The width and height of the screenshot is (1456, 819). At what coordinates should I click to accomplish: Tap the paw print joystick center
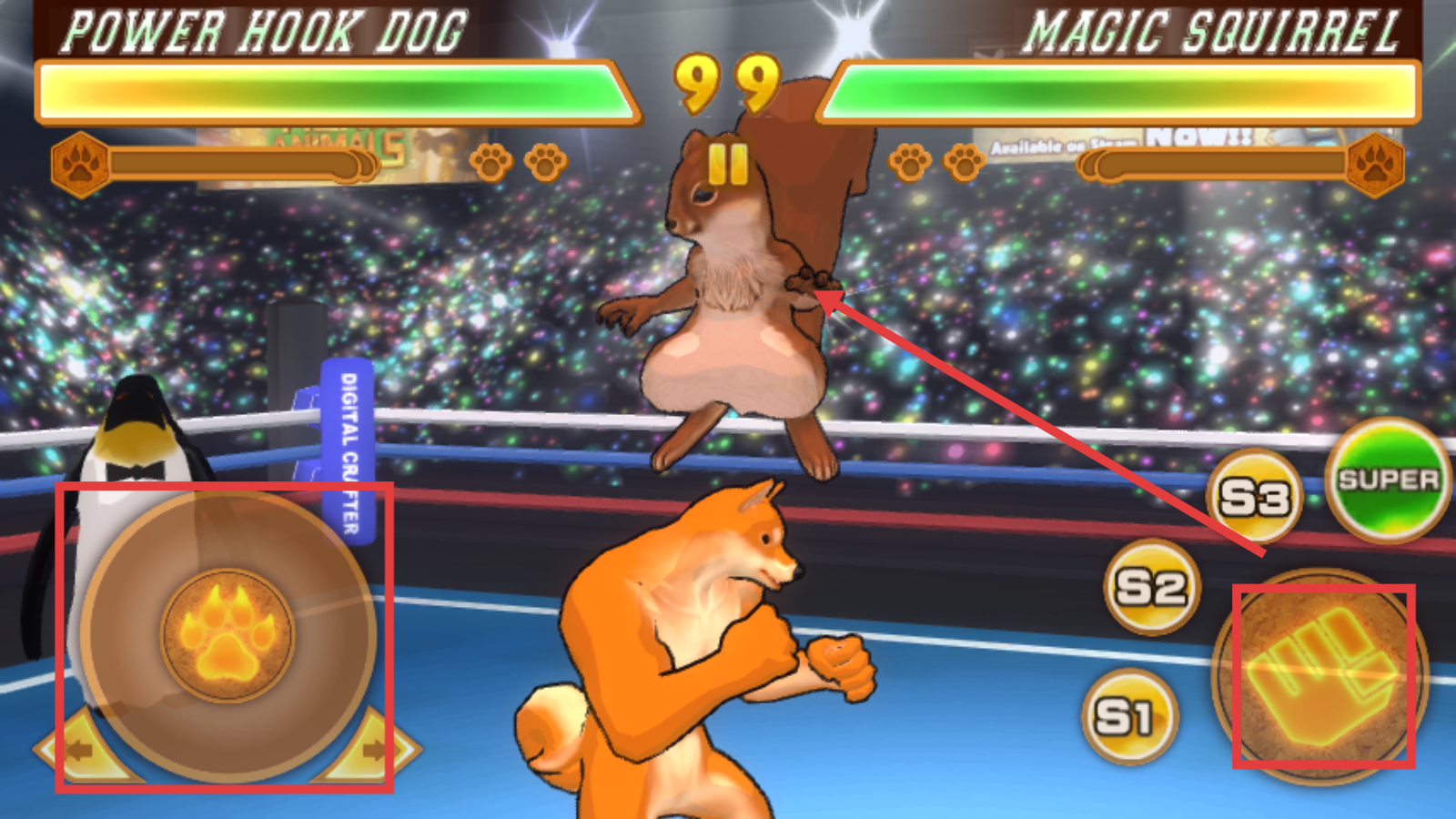[227, 634]
